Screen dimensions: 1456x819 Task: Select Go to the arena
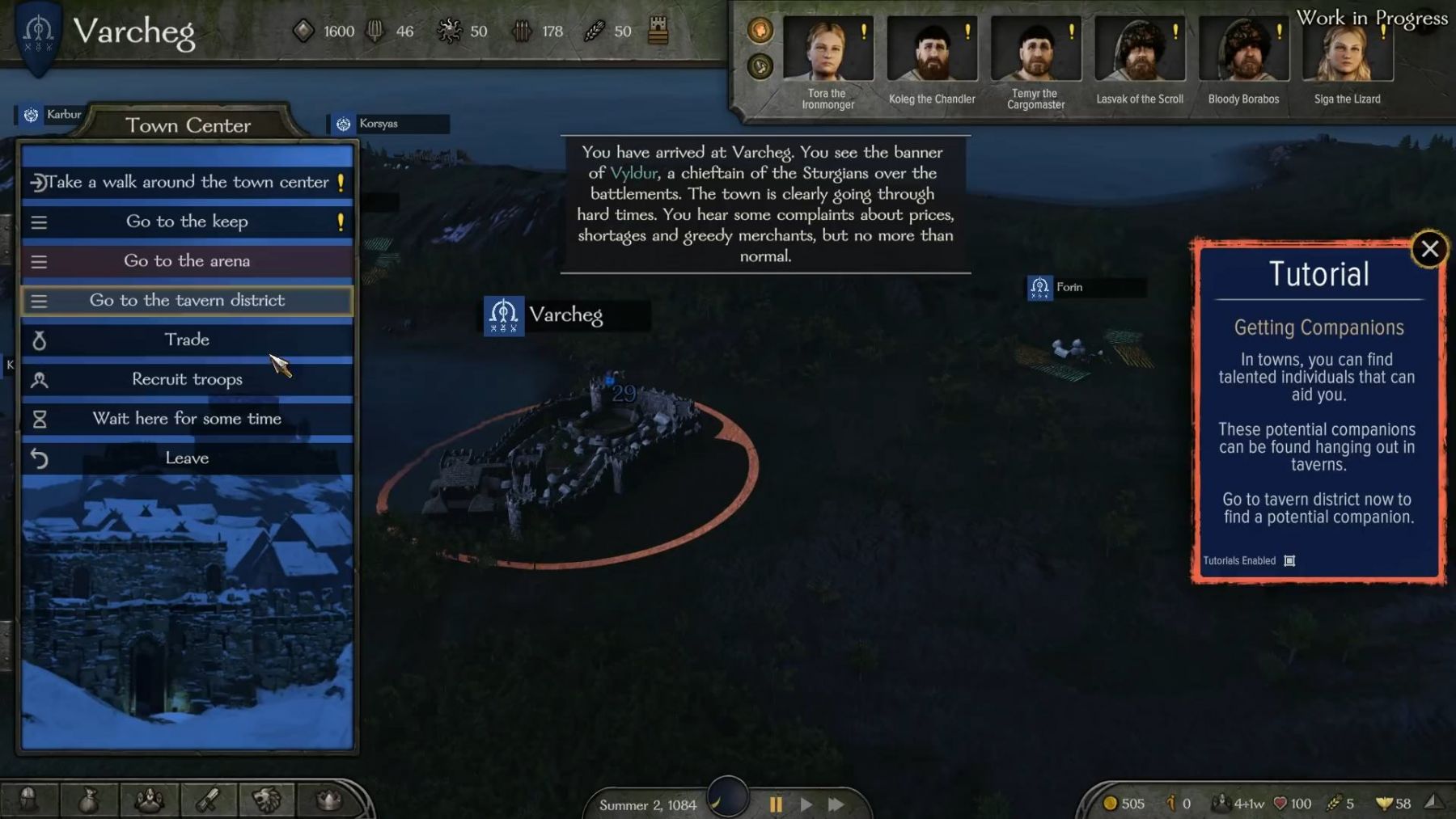187,261
